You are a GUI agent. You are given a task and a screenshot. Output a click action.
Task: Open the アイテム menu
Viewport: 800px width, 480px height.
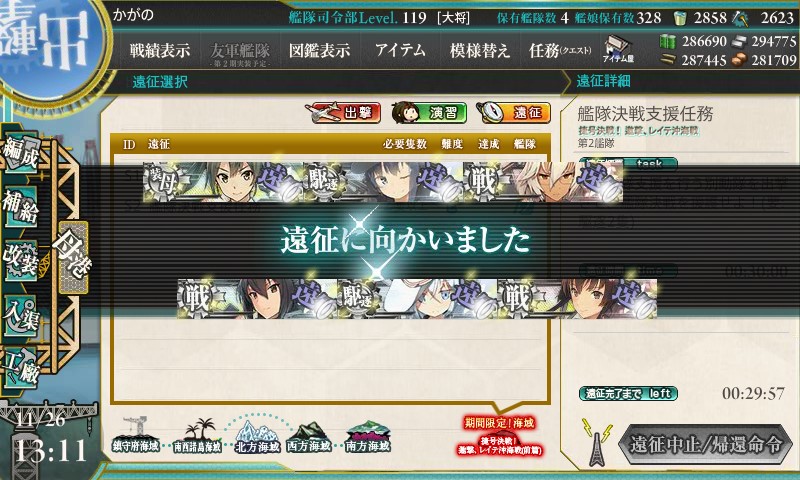click(400, 51)
